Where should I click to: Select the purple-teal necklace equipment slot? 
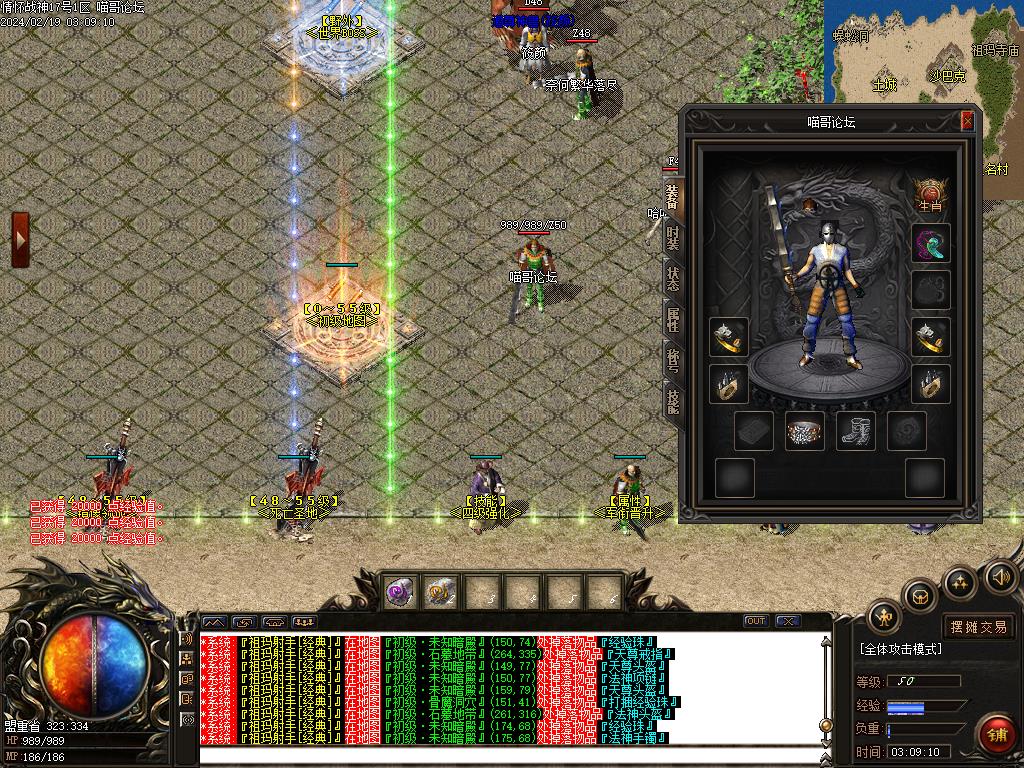click(930, 244)
